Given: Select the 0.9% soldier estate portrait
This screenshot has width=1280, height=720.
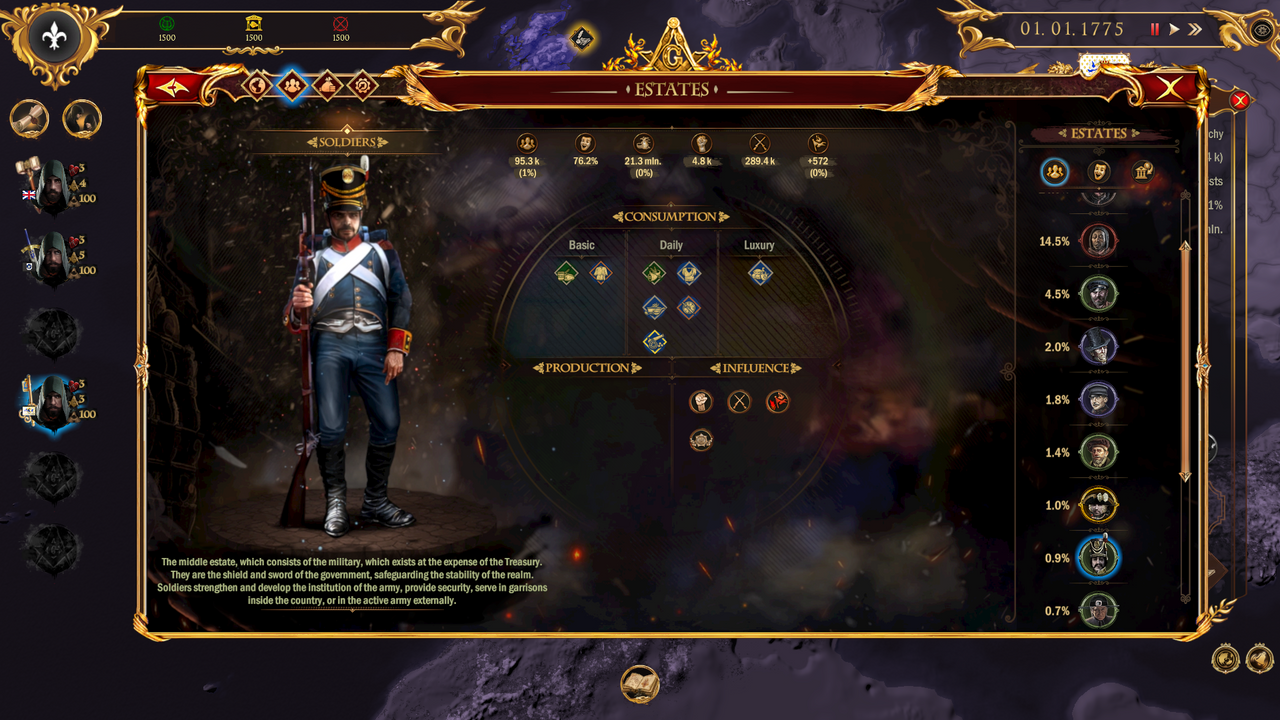Looking at the screenshot, I should point(1098,558).
